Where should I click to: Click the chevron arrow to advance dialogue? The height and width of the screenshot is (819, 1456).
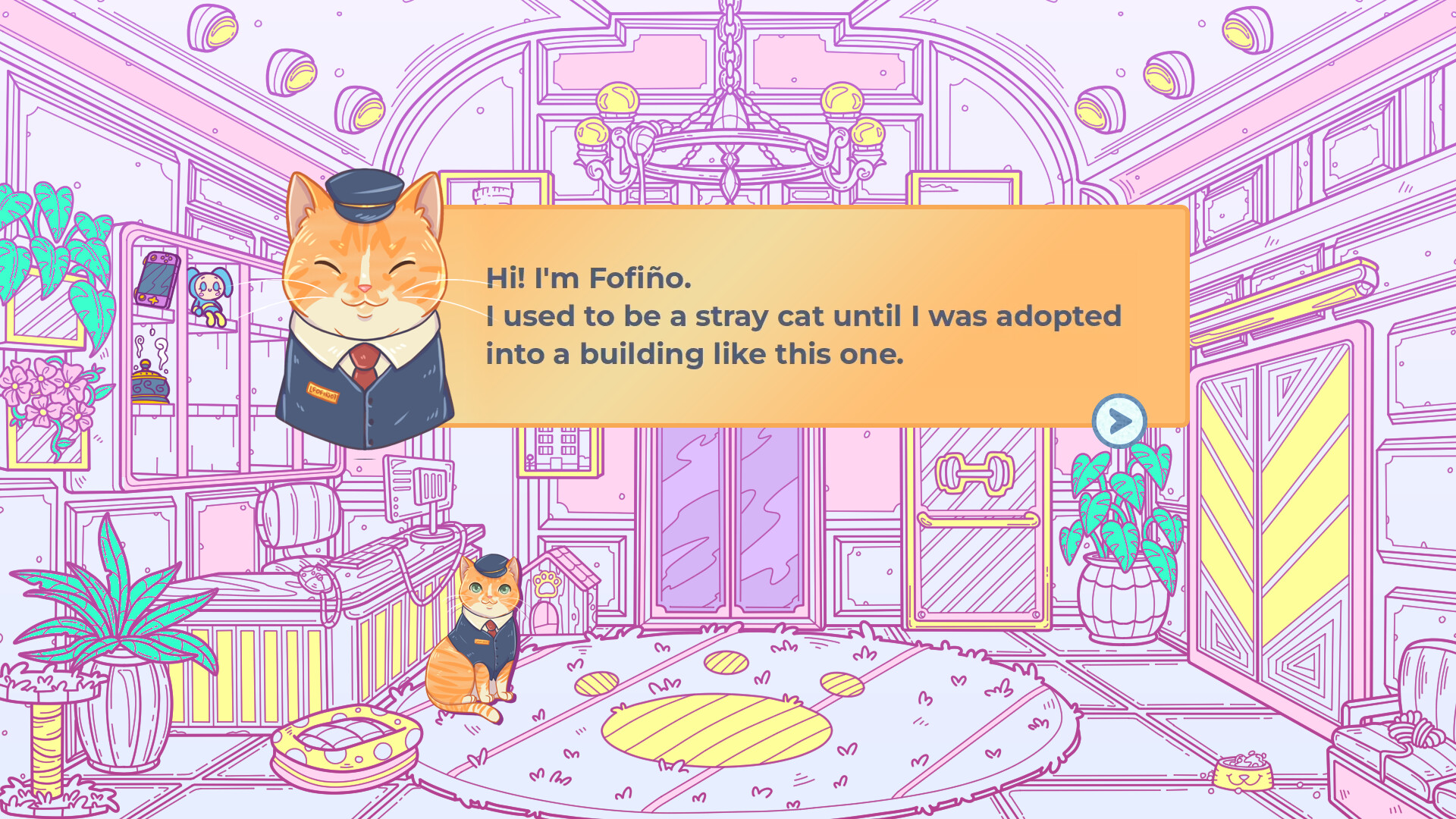pos(1118,421)
